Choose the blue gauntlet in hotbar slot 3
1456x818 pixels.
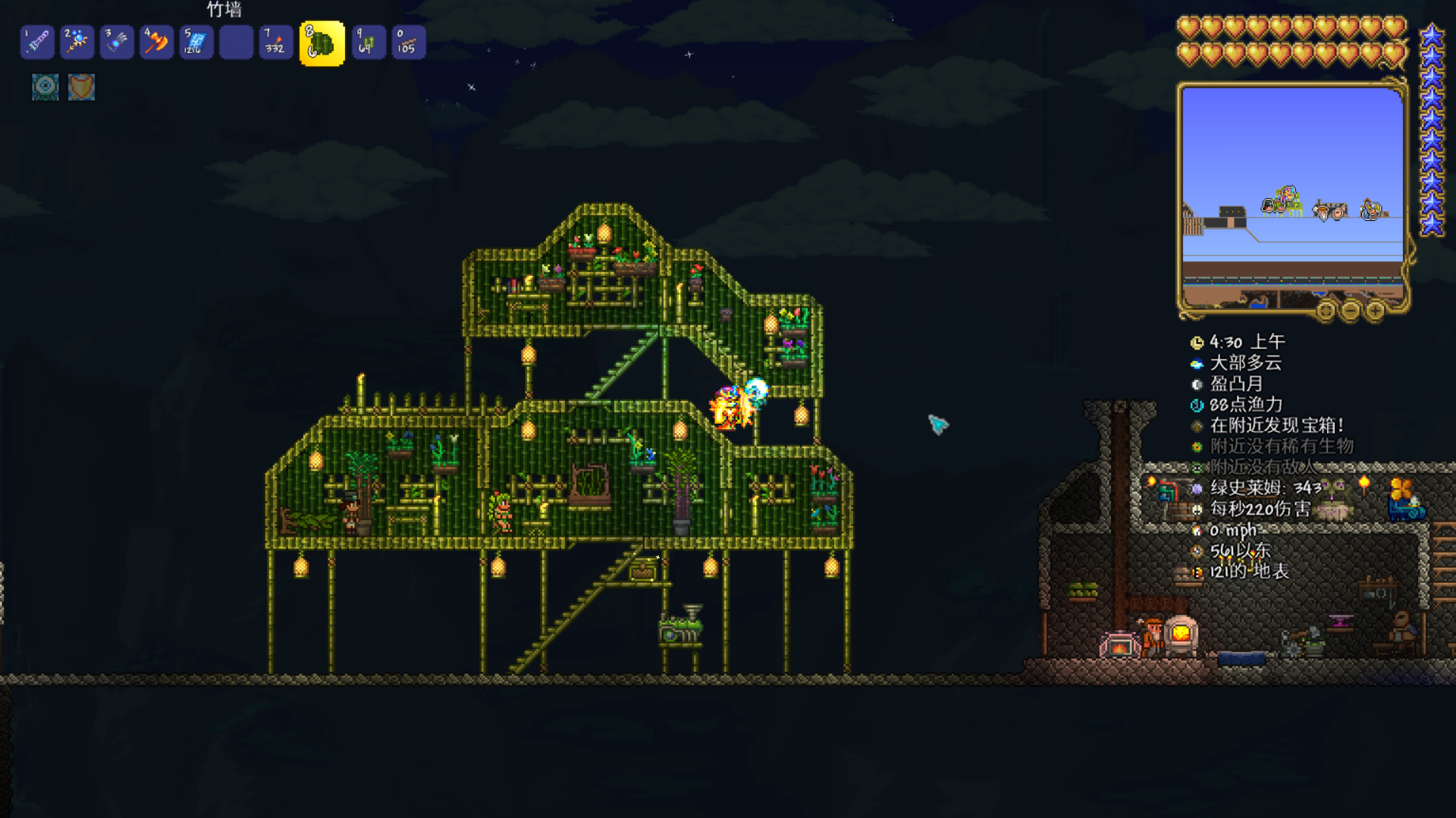pos(117,42)
